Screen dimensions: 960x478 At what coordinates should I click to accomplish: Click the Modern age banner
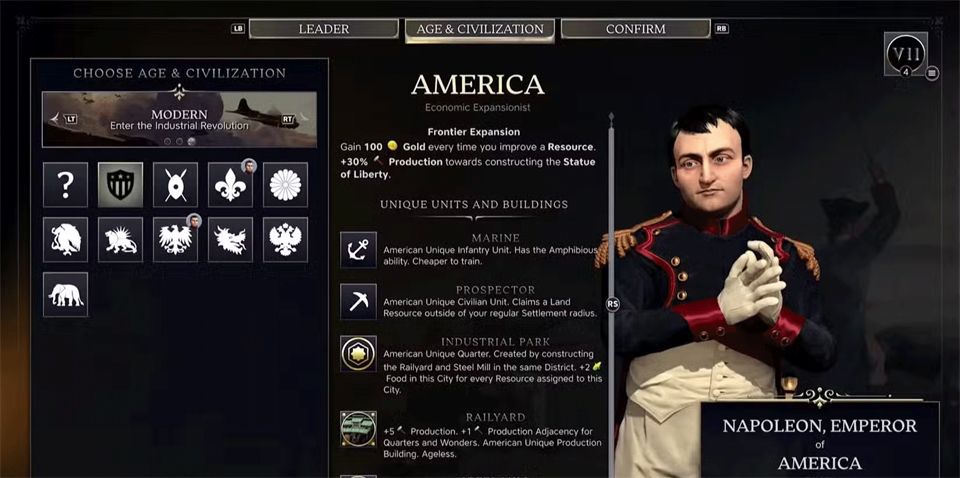click(179, 119)
